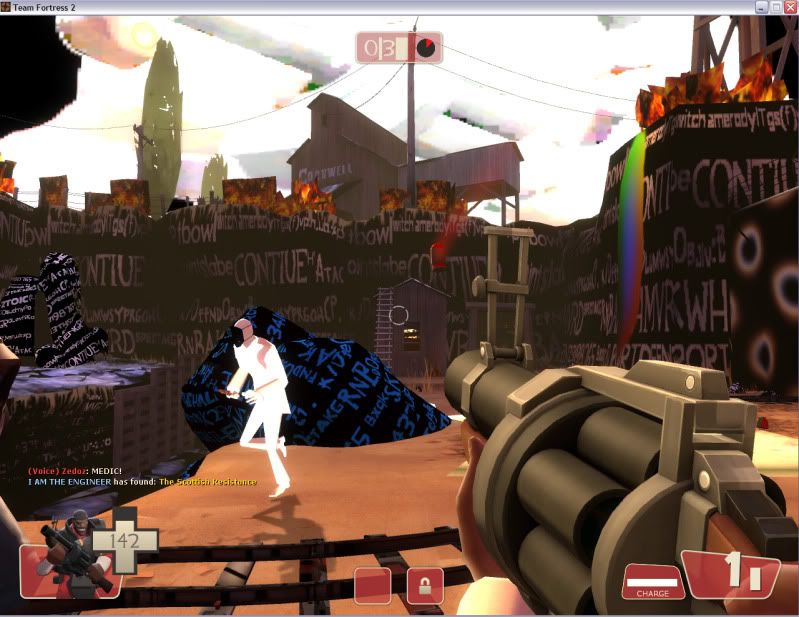Click the locked control point icon
Image resolution: width=799 pixels, height=617 pixels.
point(425,586)
